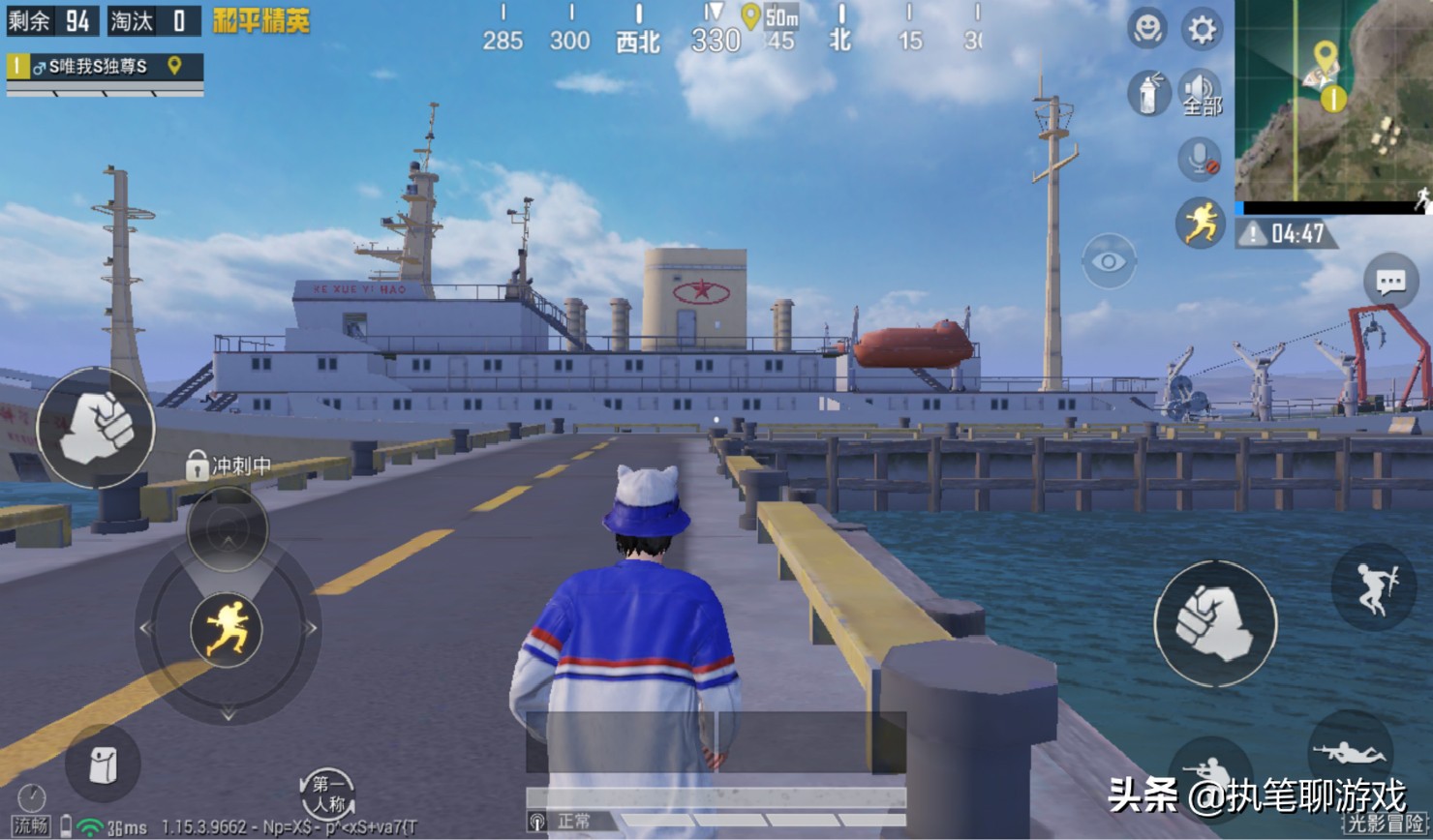Toggle the microphone icon
1433x840 pixels.
[1200, 159]
